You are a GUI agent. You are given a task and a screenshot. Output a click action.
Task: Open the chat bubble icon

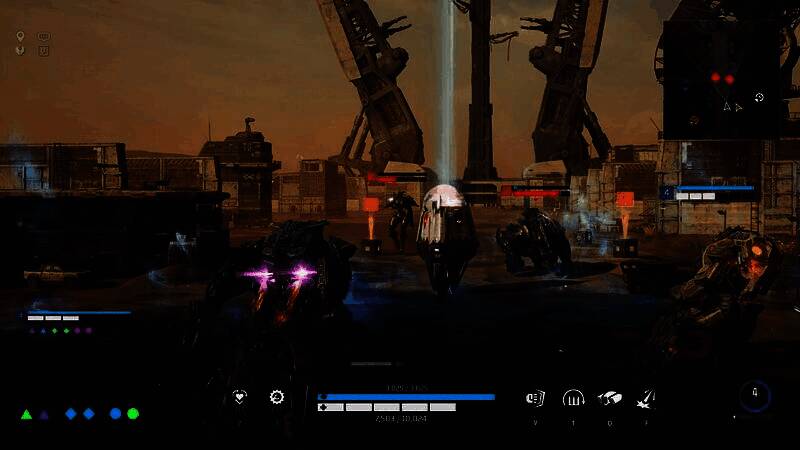(44, 37)
